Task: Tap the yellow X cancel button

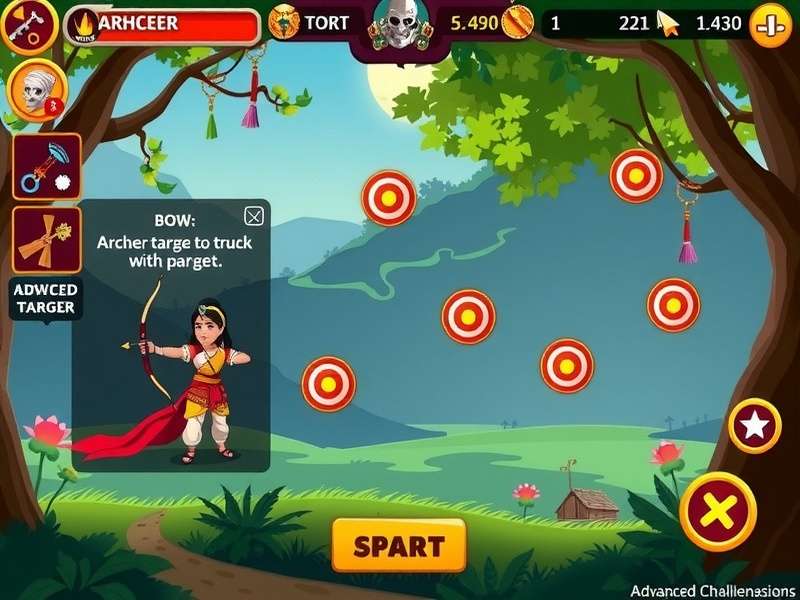Action: click(717, 512)
